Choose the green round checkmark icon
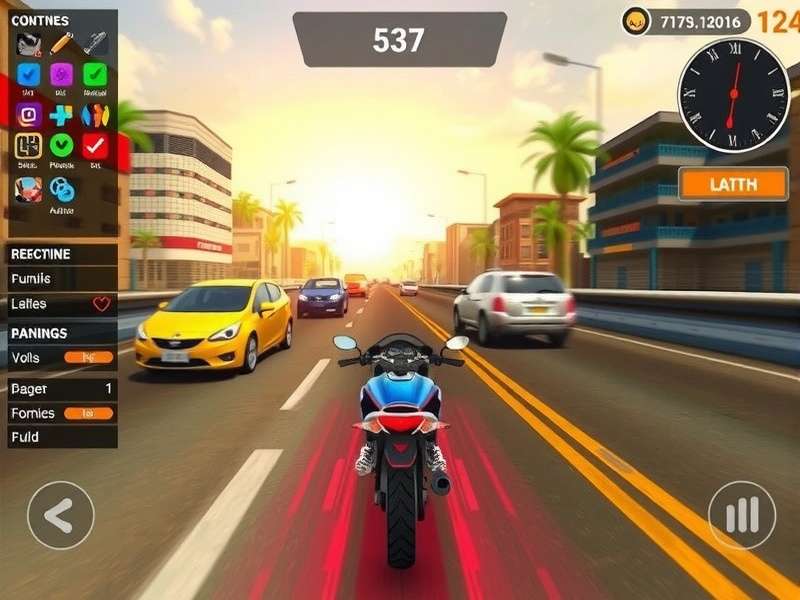Image resolution: width=800 pixels, height=600 pixels. (62, 146)
